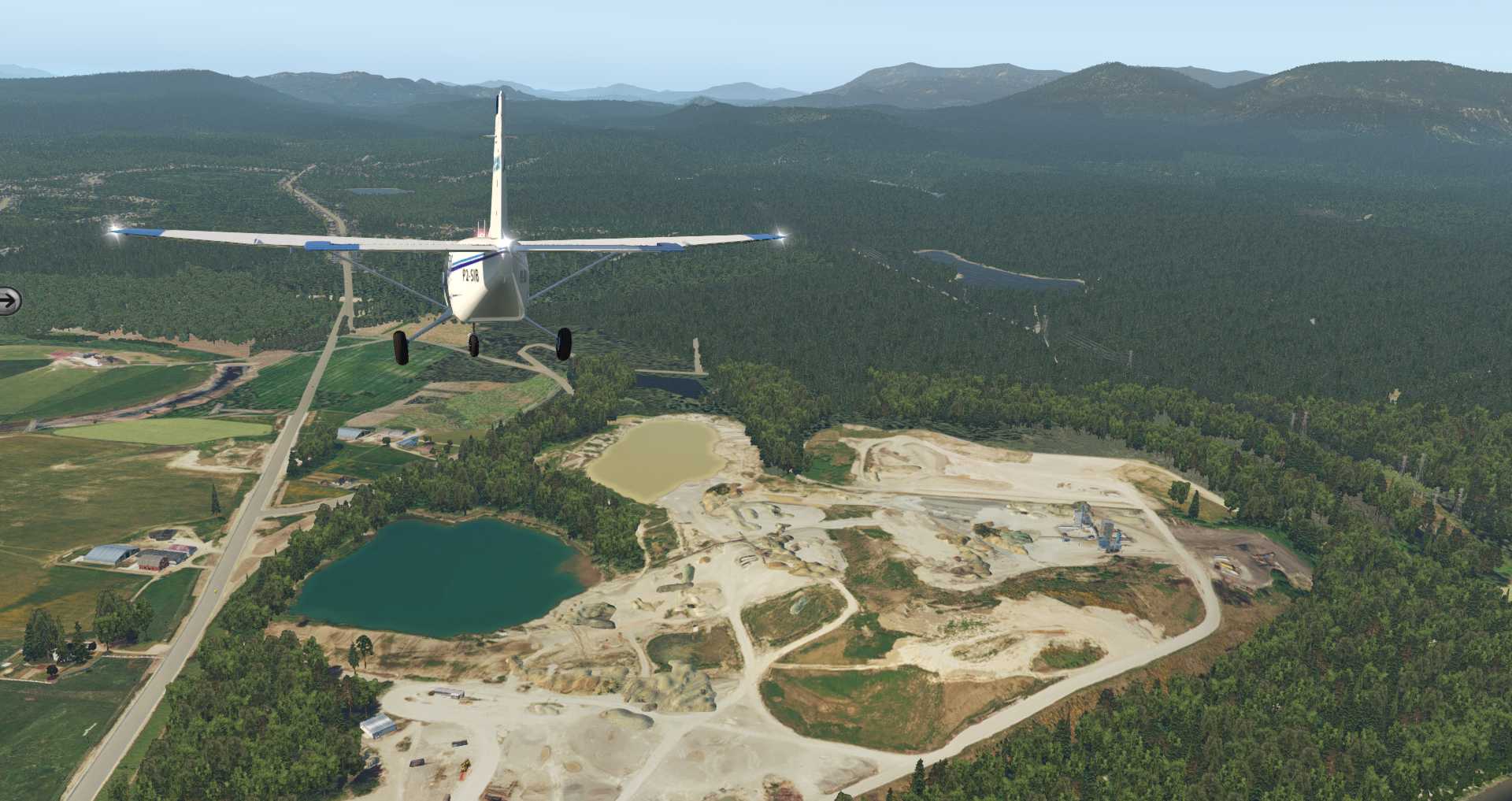This screenshot has width=1512, height=801.
Task: Expand the side panel arrow button
Action: (9, 301)
